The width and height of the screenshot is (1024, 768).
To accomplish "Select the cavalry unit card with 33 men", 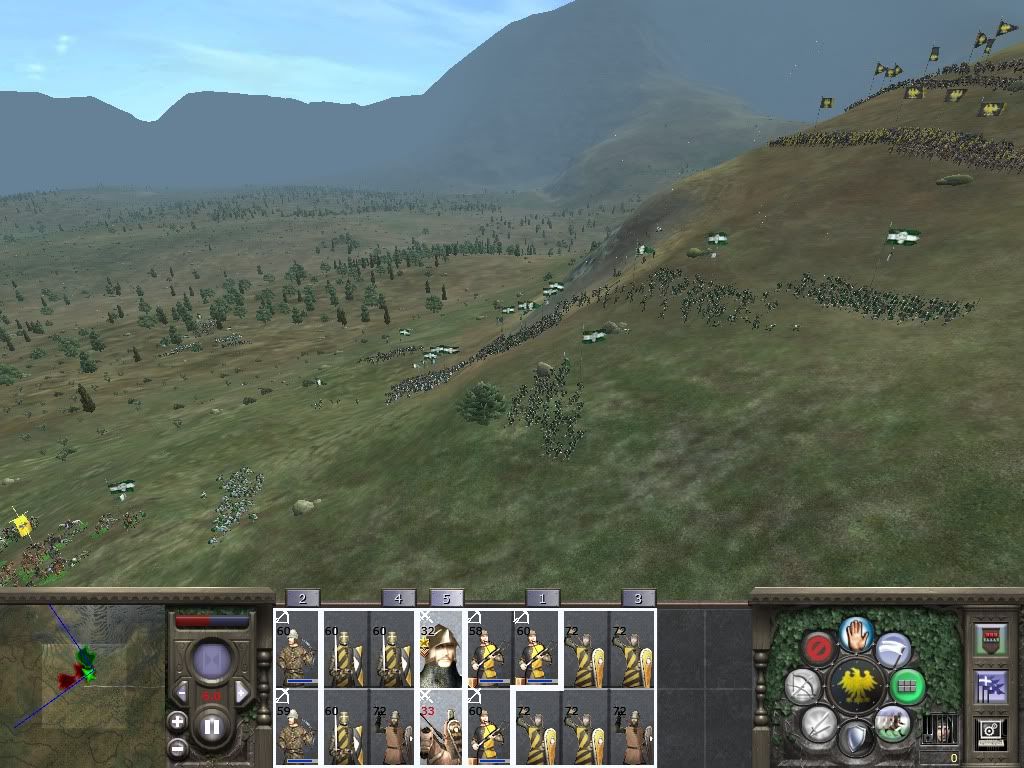I will [x=441, y=728].
